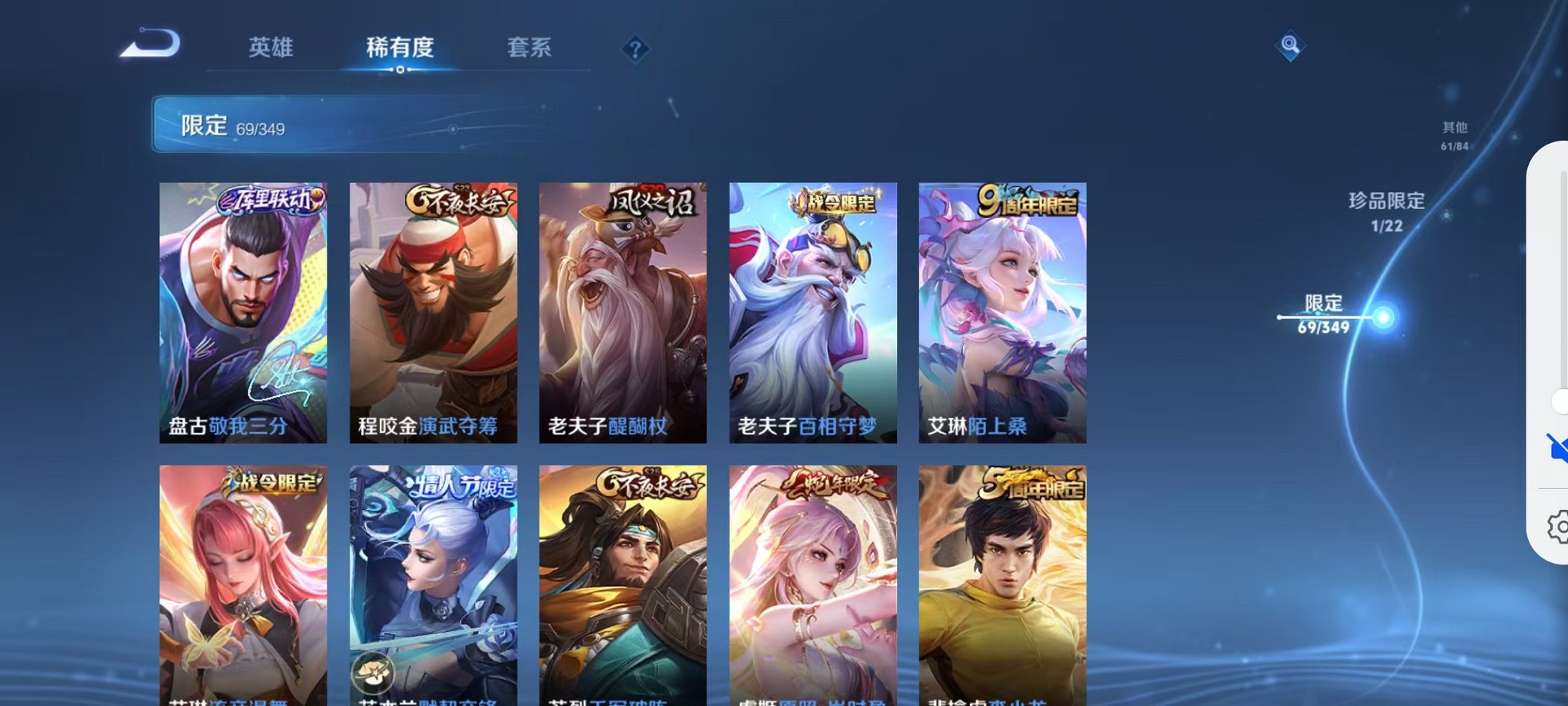
Task: Click the 9周年限定 badge on 艾琳's card
Action: click(x=1029, y=200)
